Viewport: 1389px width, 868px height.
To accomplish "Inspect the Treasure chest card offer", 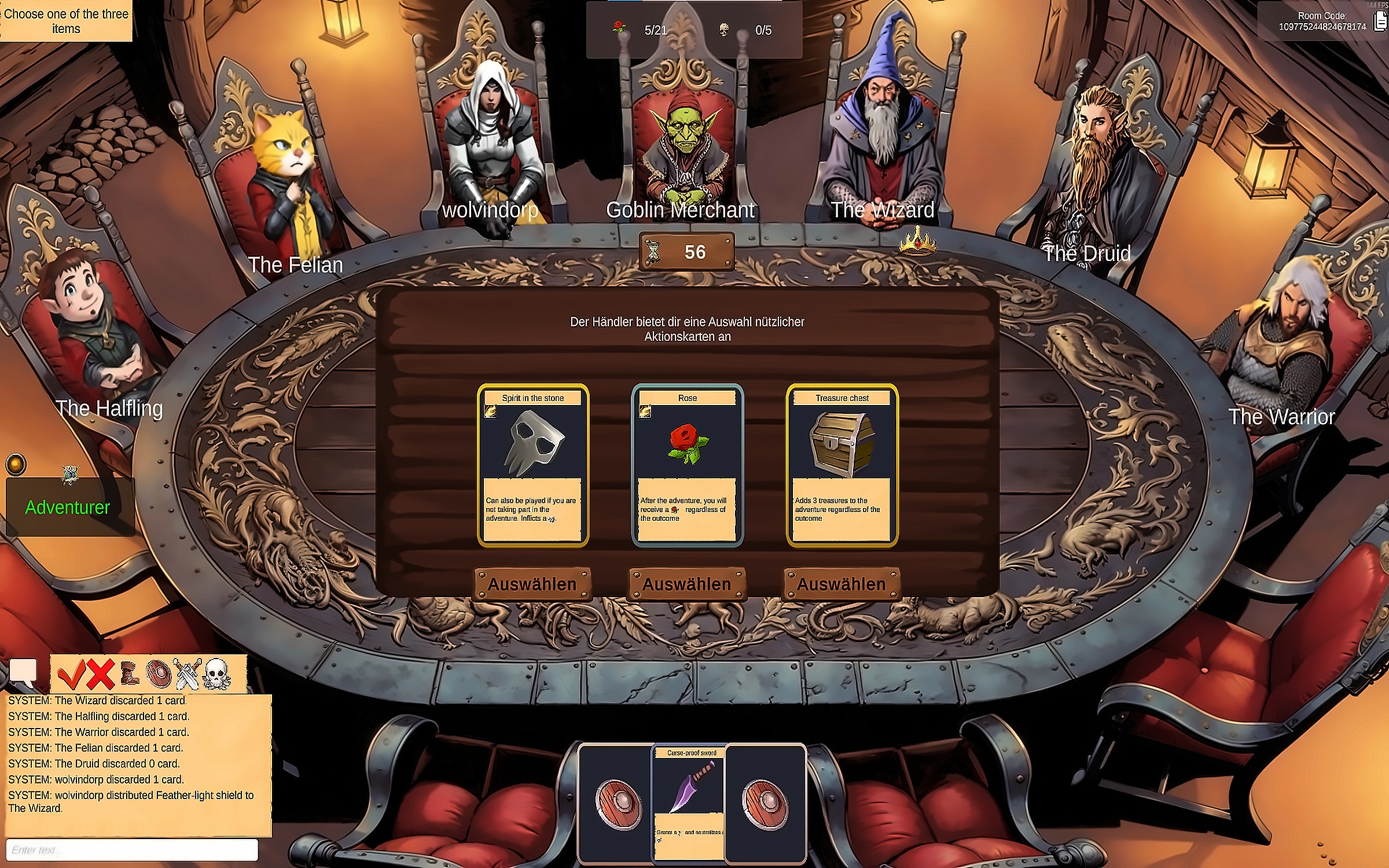I will [x=842, y=466].
